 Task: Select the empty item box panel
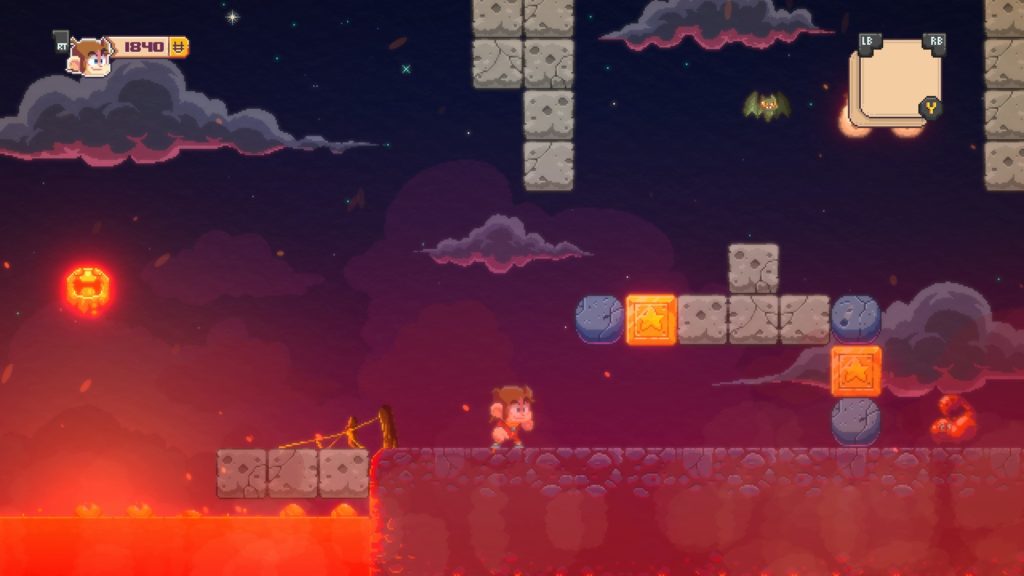click(895, 82)
